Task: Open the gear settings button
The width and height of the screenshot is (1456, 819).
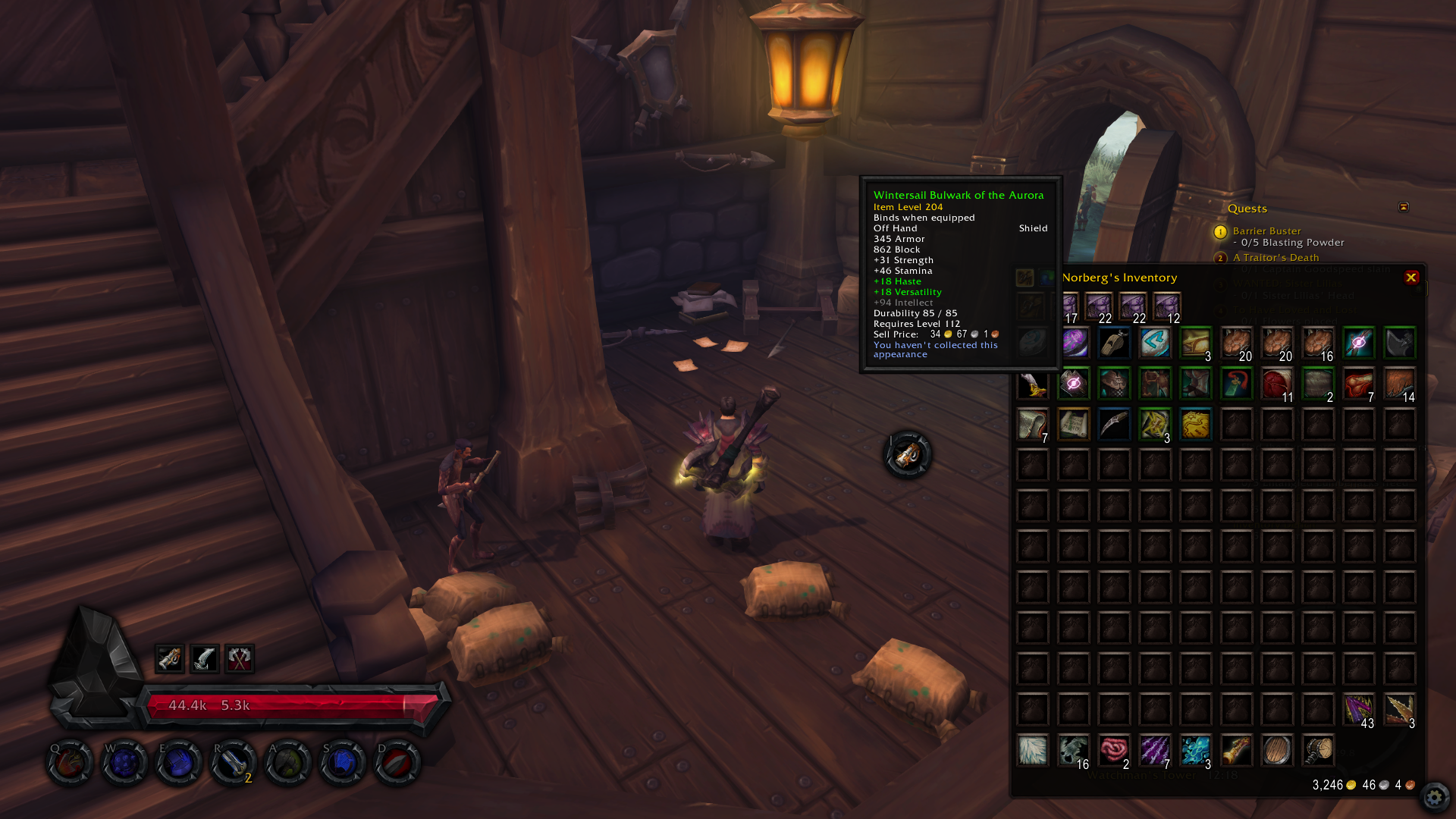Action: click(1433, 797)
